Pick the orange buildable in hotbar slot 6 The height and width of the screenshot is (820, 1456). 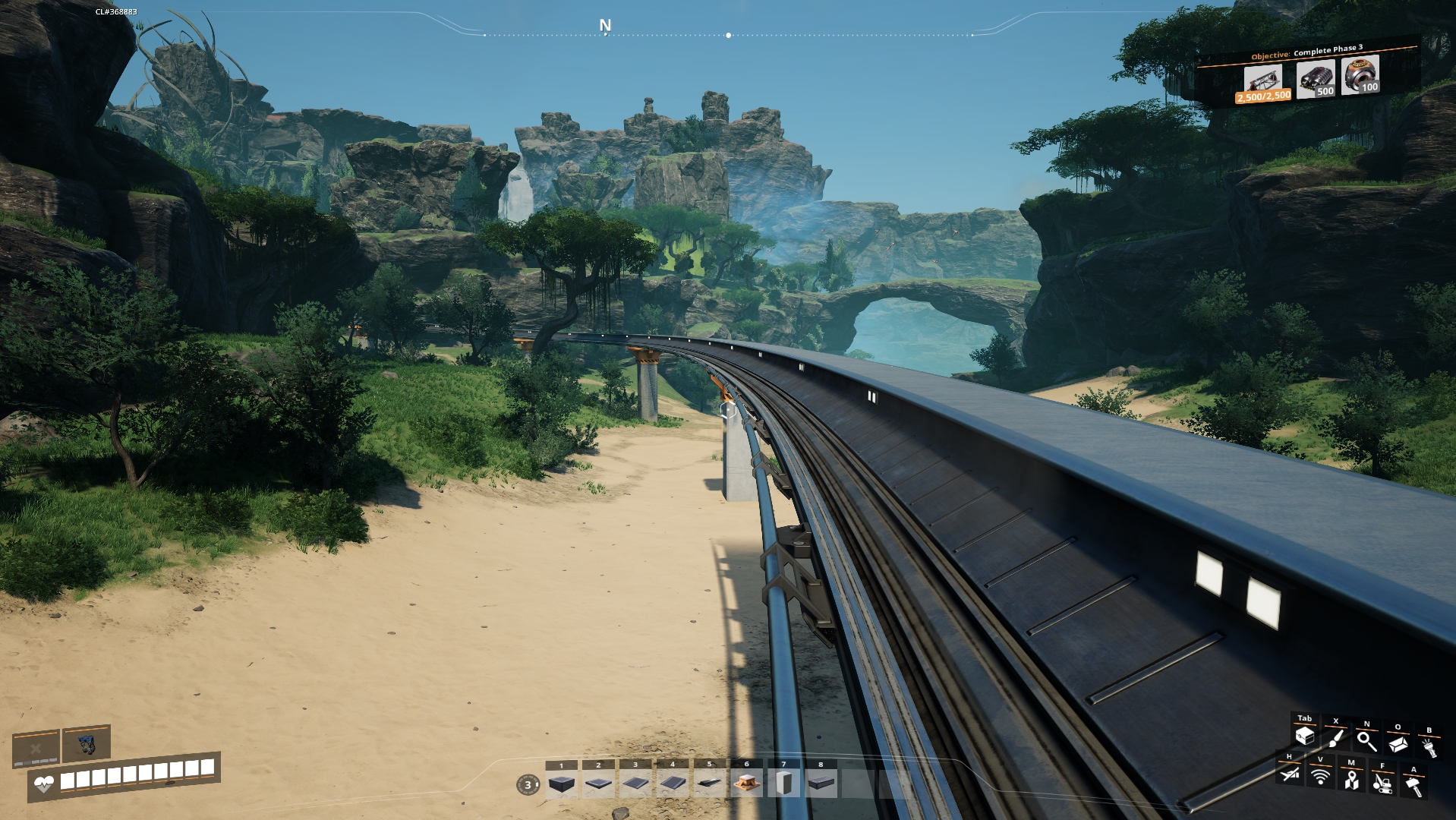click(x=746, y=784)
